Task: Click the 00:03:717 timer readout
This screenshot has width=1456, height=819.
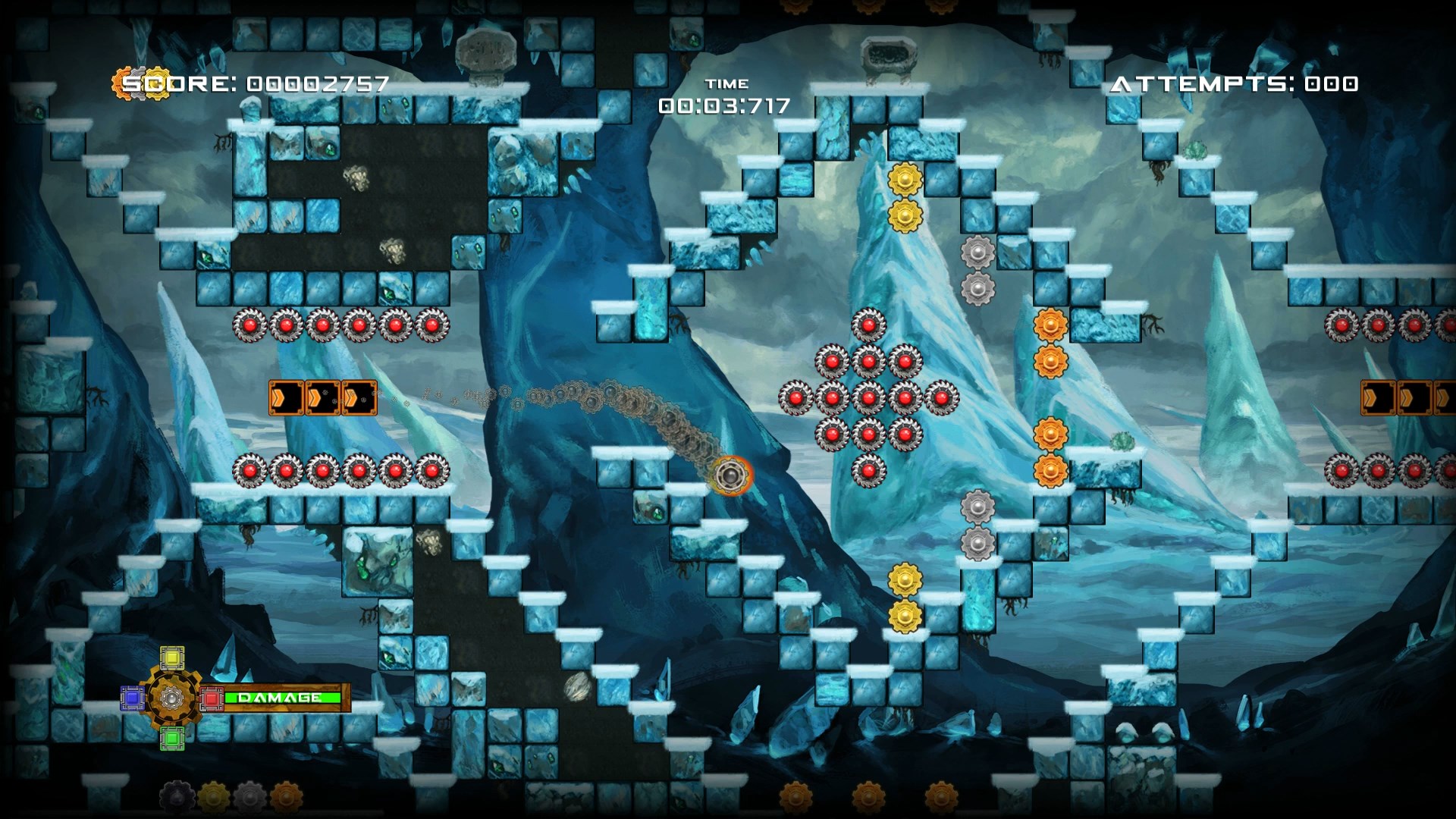Action: [x=724, y=107]
